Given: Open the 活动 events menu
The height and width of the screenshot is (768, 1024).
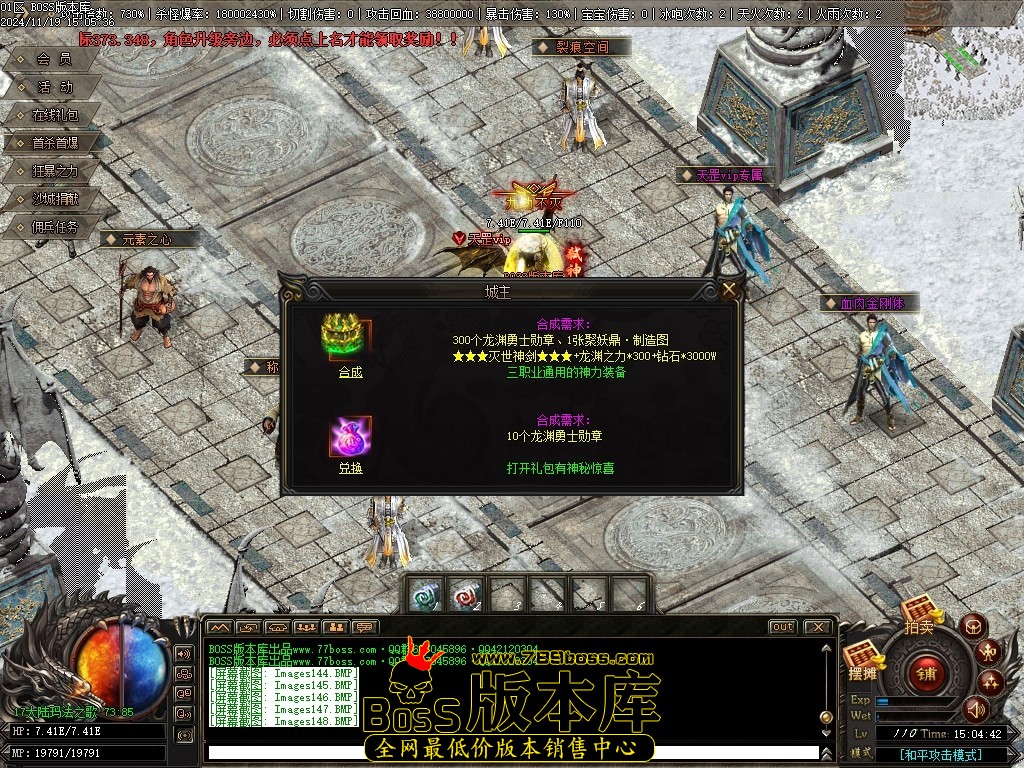Looking at the screenshot, I should 54,87.
